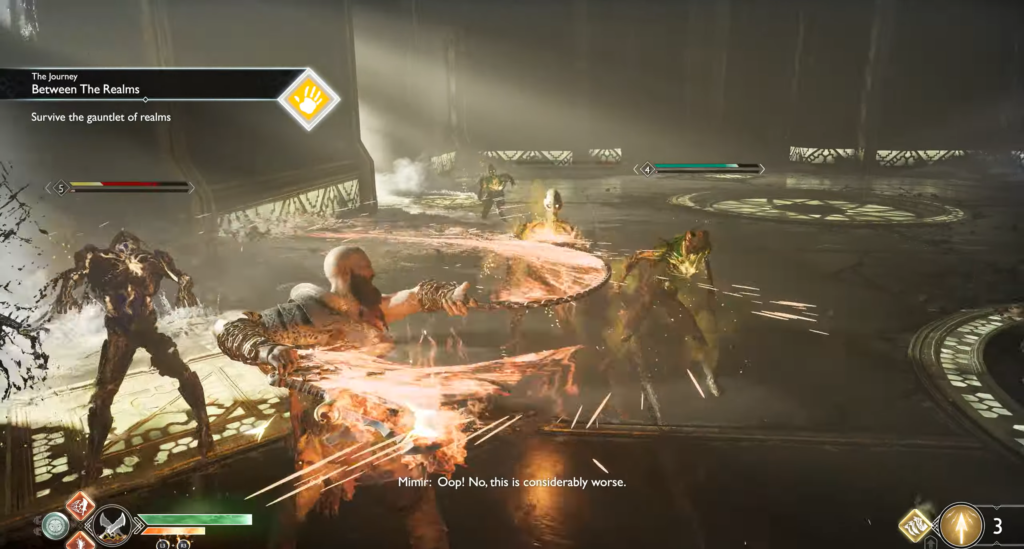Image resolution: width=1024 pixels, height=549 pixels.
Task: Select the golden light arrow icon
Action: coord(961,525)
